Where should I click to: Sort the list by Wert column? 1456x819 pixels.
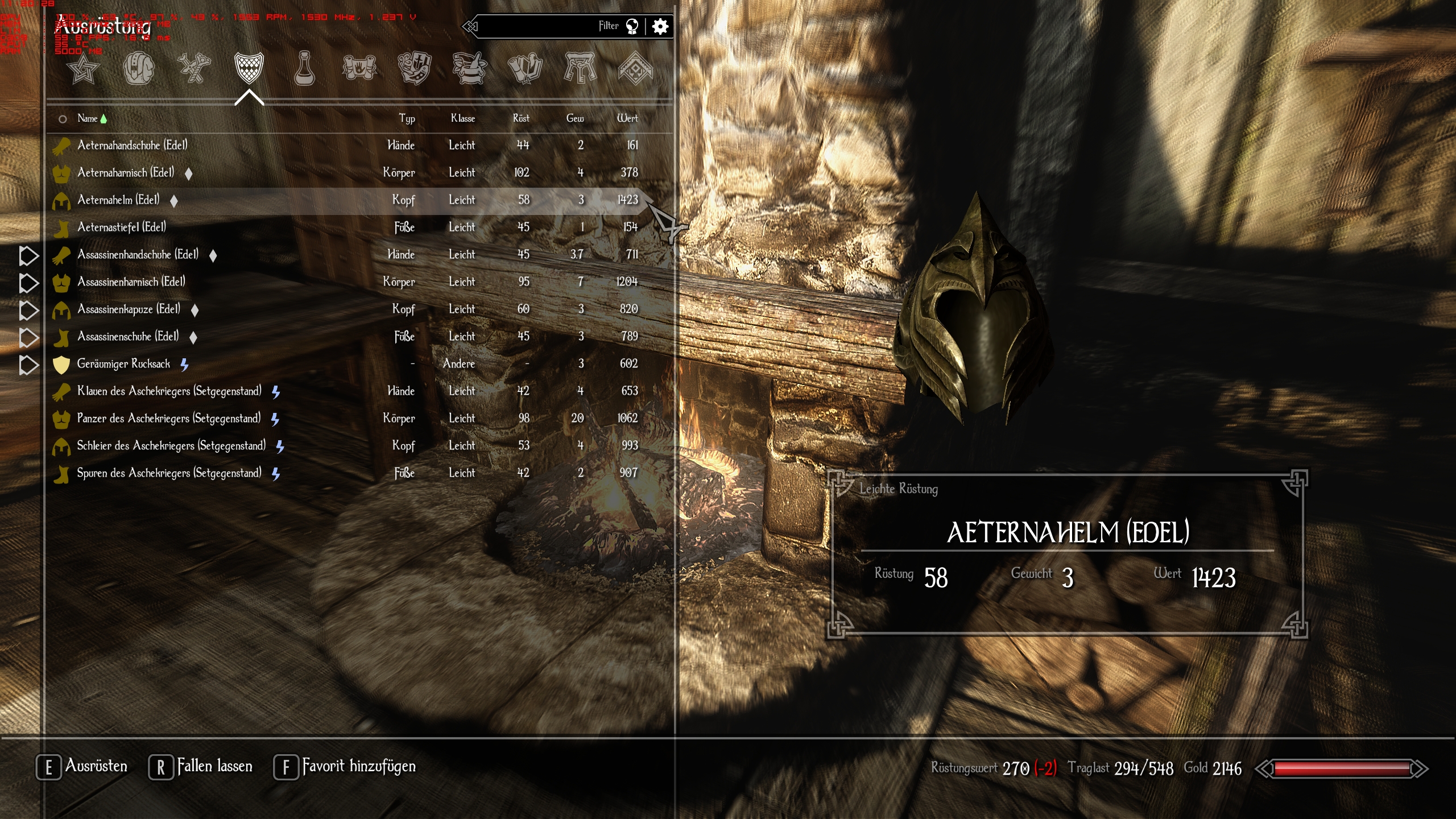(x=627, y=118)
